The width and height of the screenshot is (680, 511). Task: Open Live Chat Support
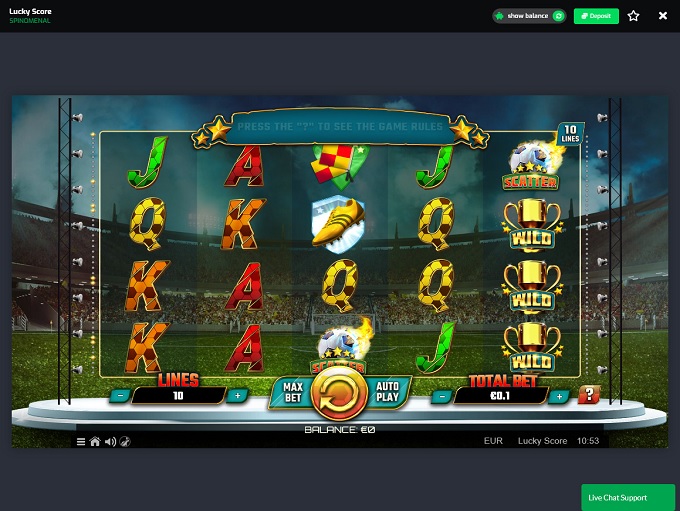point(628,497)
